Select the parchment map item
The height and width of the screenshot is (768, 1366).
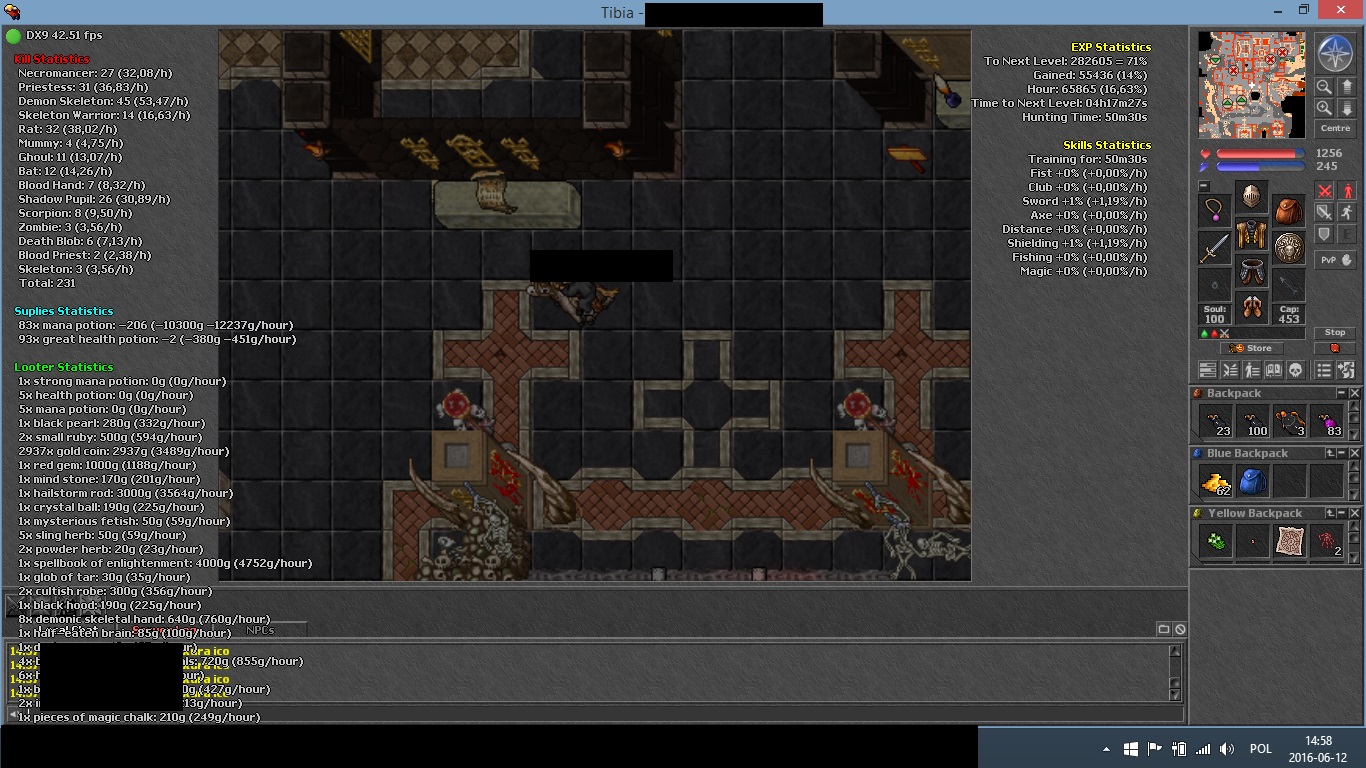[x=1290, y=541]
